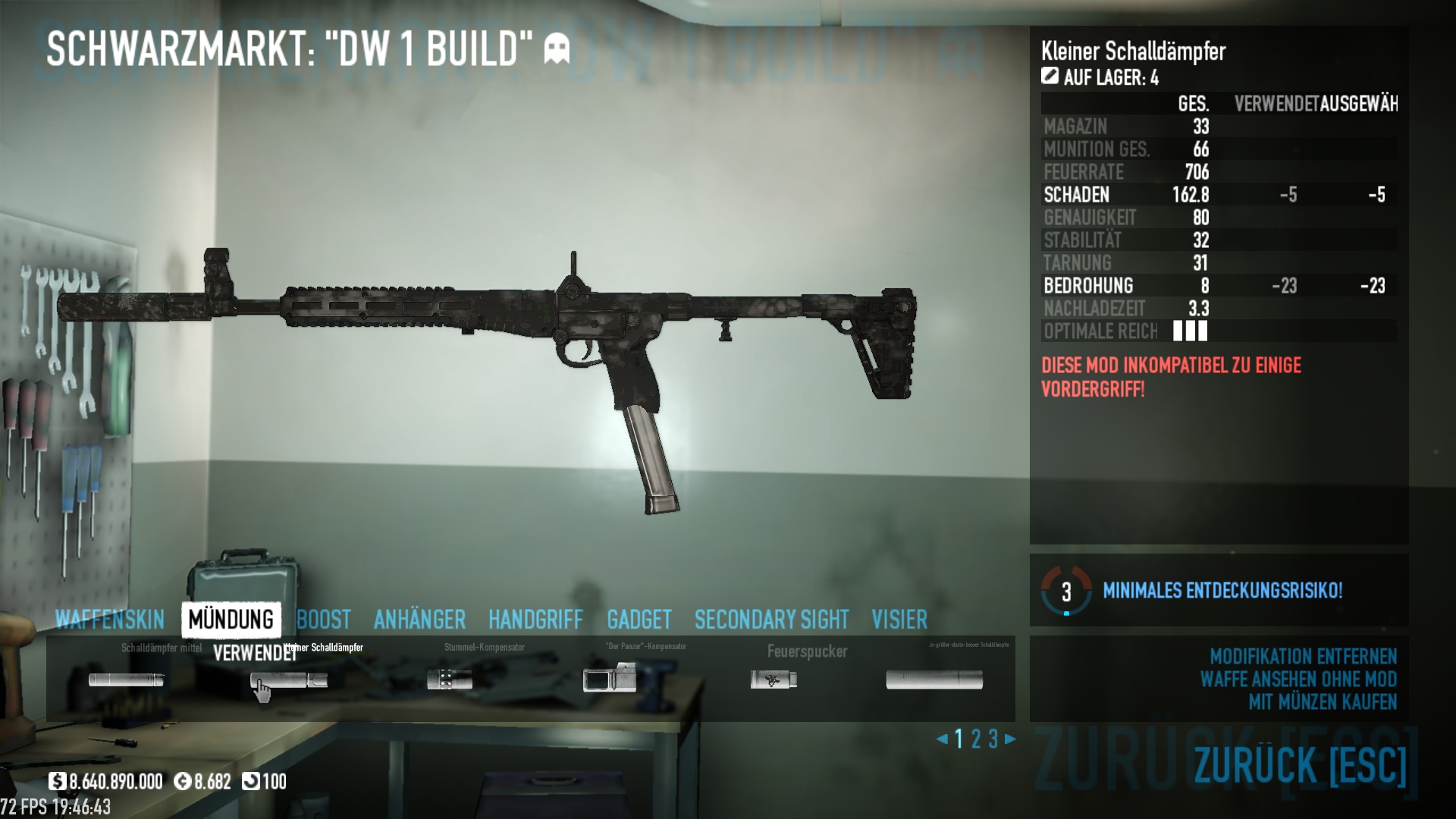Choose Waffe ansehen ohne Mod
The image size is (1456, 819).
pyautogui.click(x=1298, y=679)
